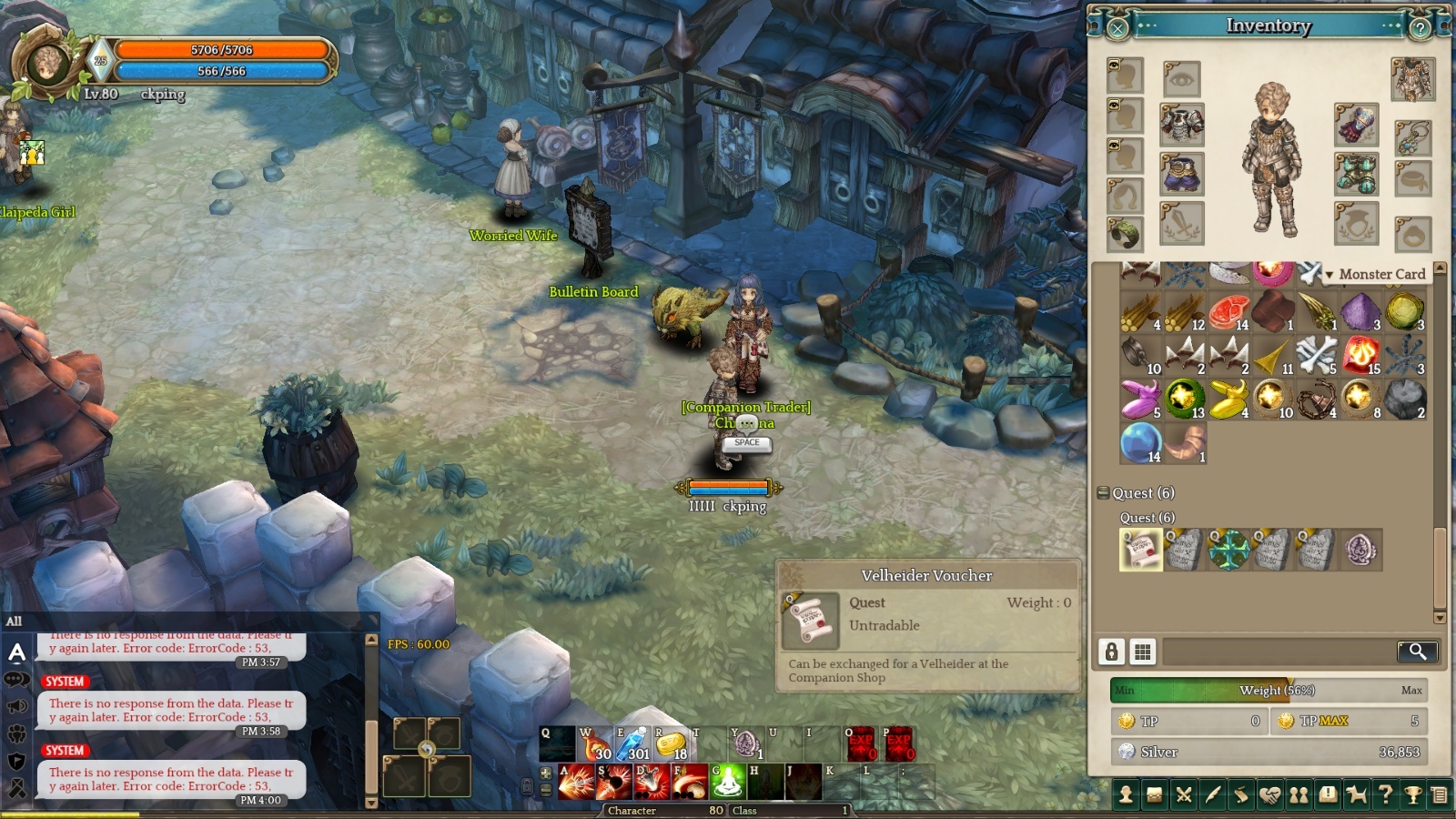Select the raw meat item stack

(1228, 311)
